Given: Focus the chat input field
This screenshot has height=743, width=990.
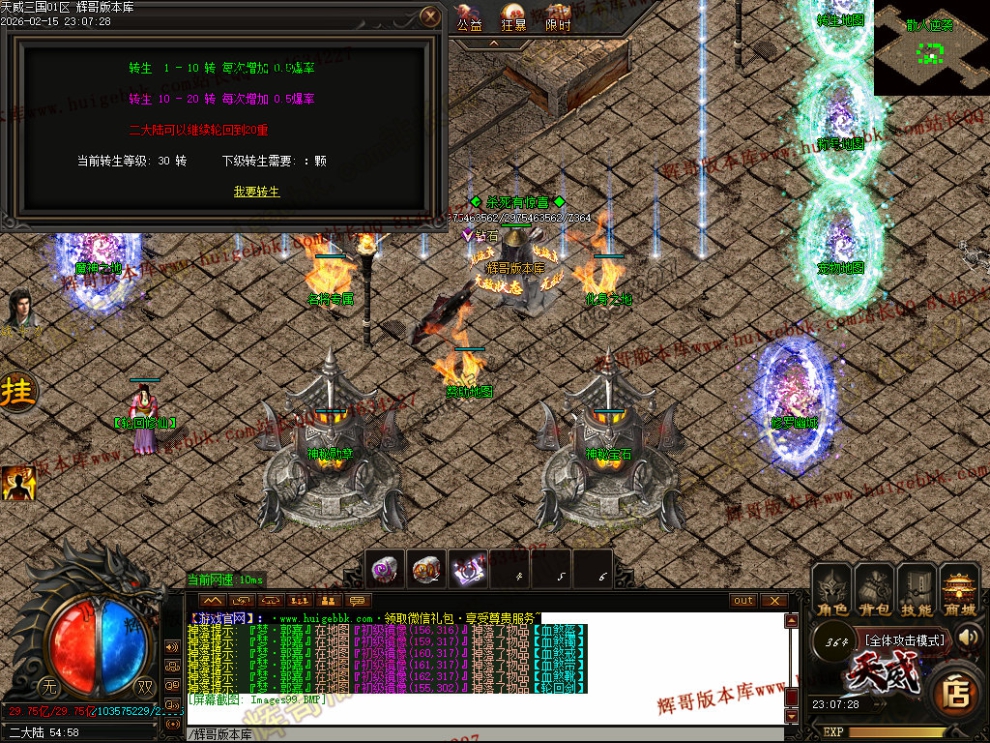Looking at the screenshot, I should (x=480, y=734).
